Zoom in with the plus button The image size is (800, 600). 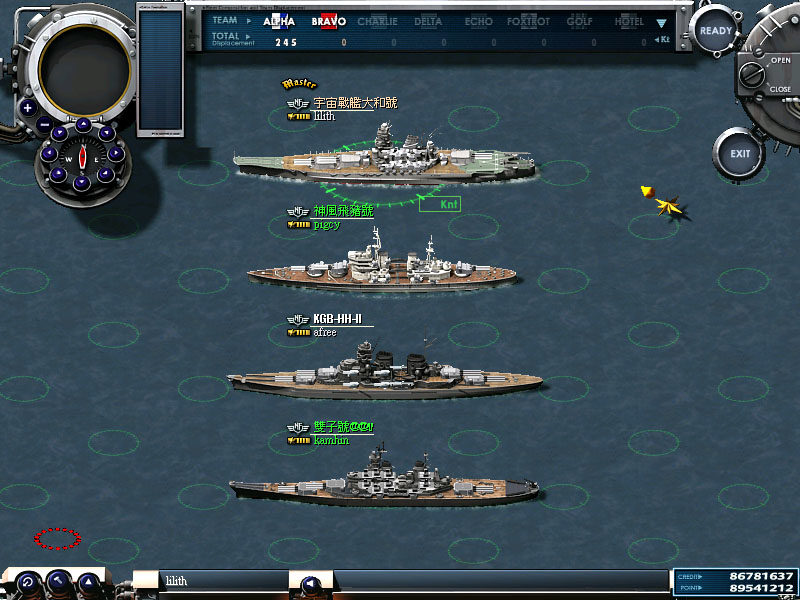coord(28,108)
